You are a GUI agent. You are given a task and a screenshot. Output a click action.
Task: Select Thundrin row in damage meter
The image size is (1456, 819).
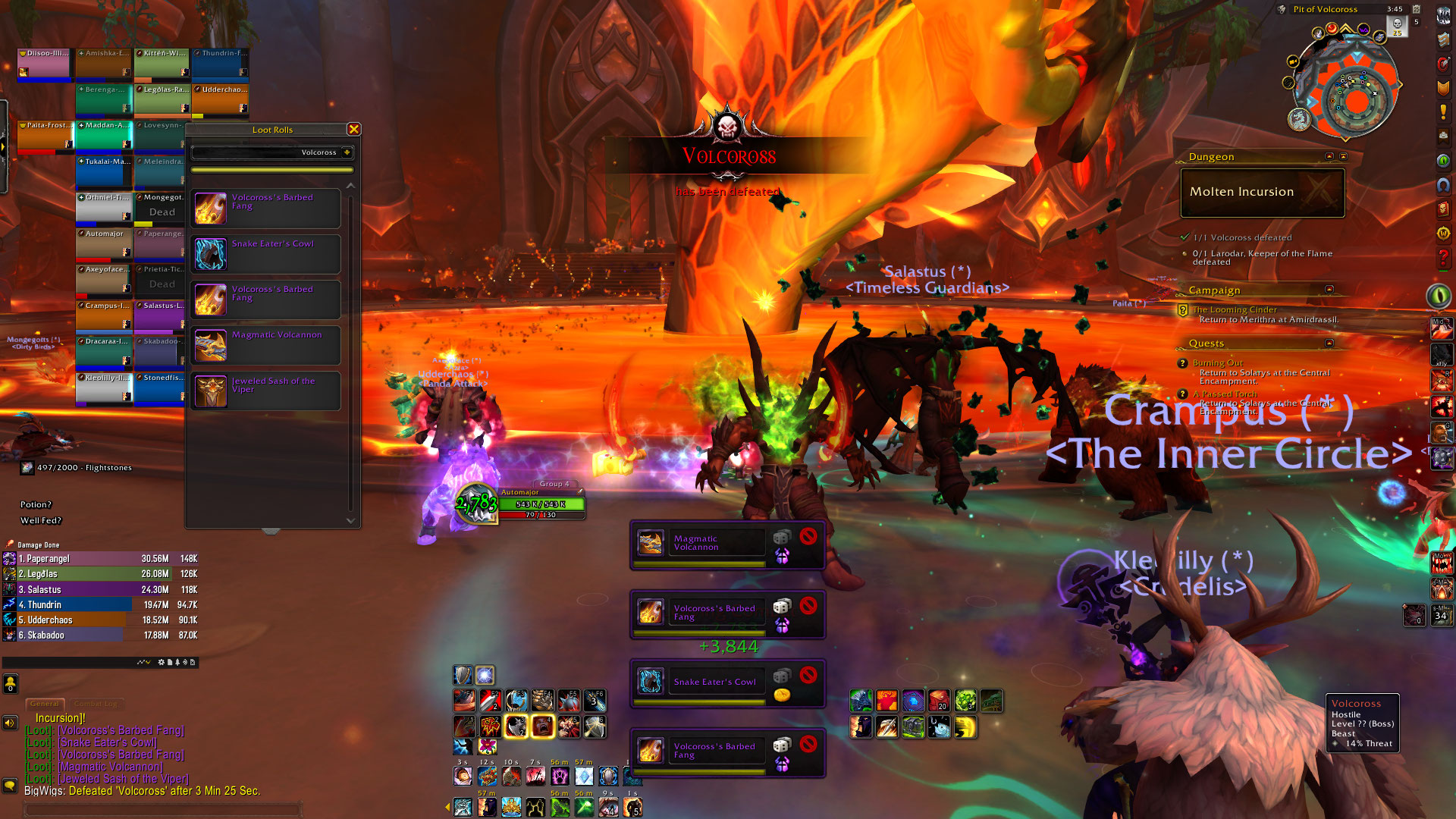(x=100, y=604)
